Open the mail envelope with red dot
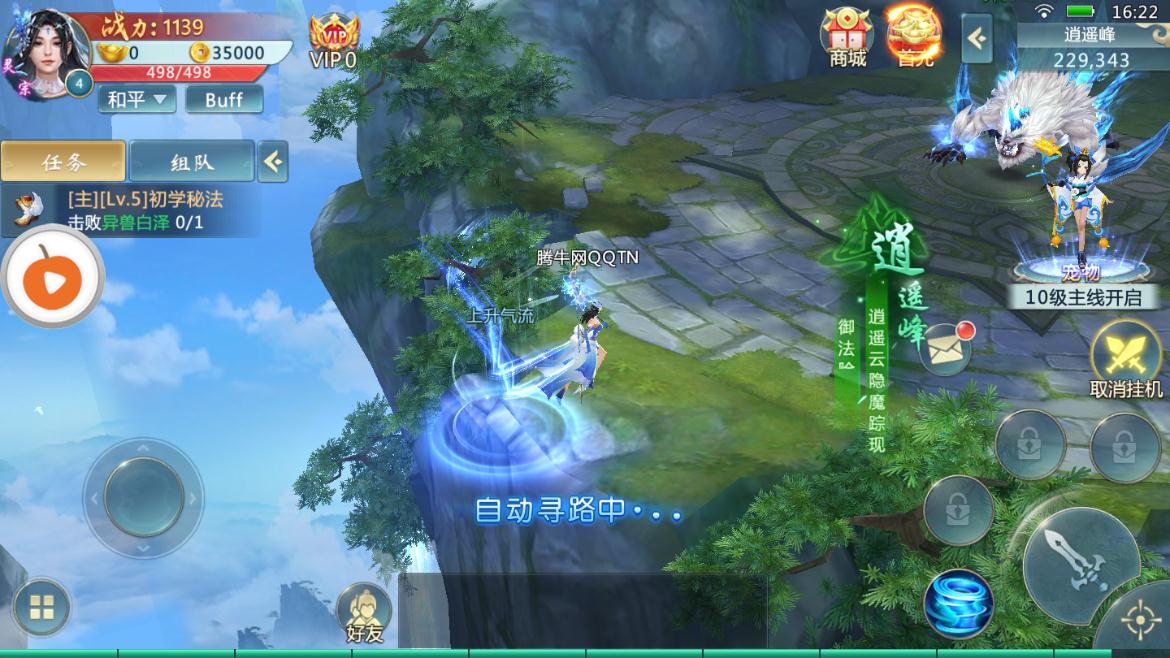Screen dimensions: 1170x658 coord(943,349)
